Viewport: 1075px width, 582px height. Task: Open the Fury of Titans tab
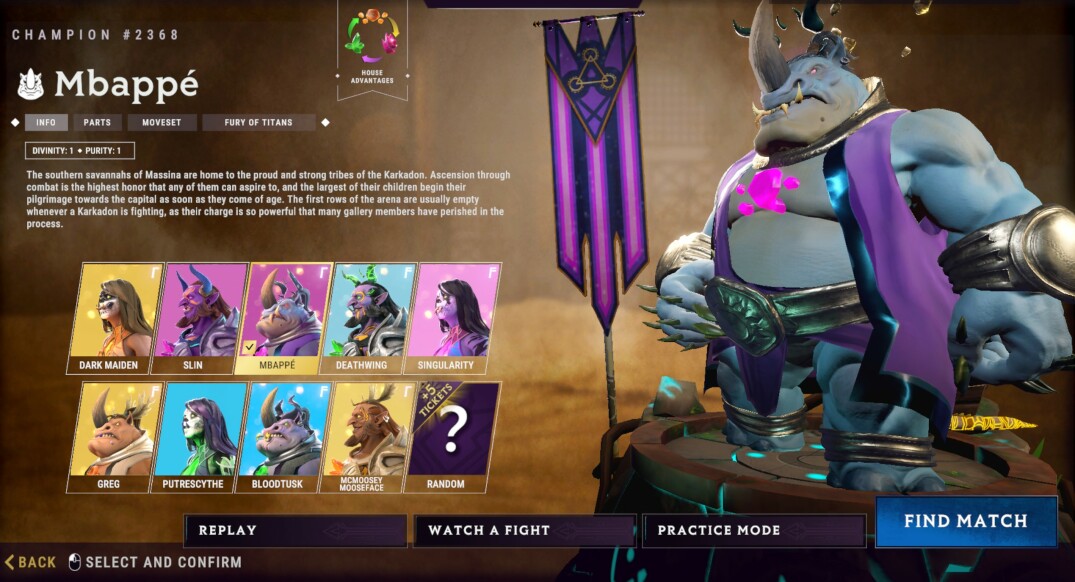coord(258,123)
